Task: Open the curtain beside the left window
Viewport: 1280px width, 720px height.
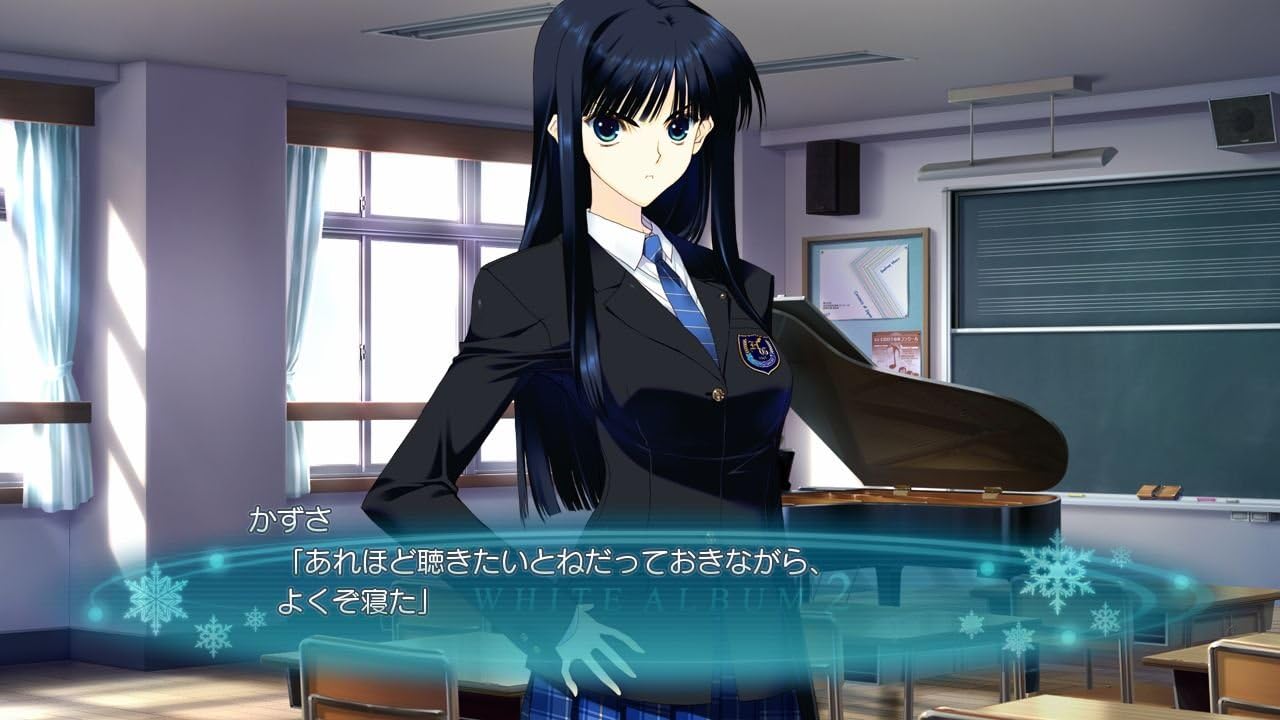Action: coord(48,300)
